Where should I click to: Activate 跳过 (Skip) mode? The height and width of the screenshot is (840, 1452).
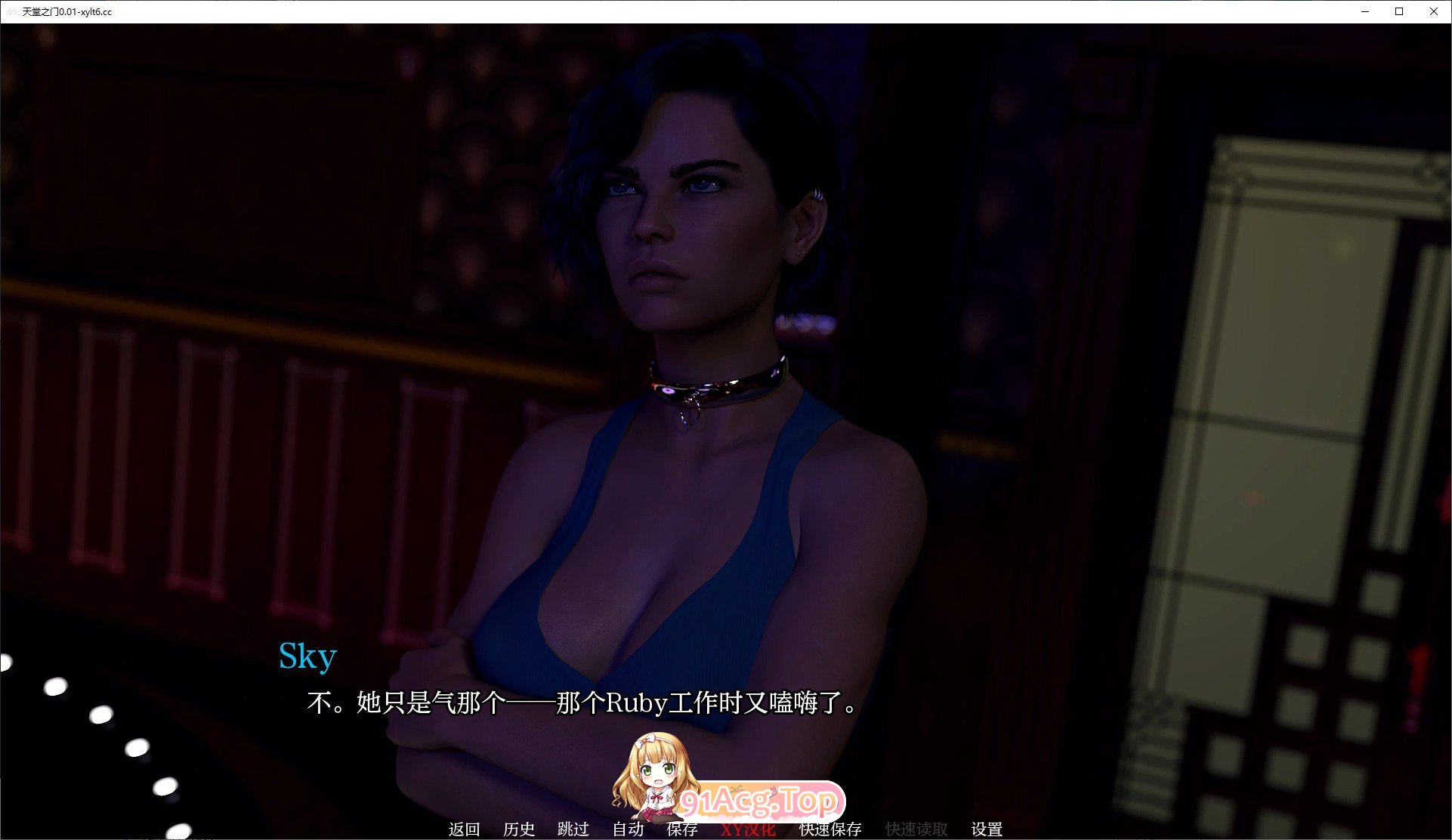pos(573,829)
